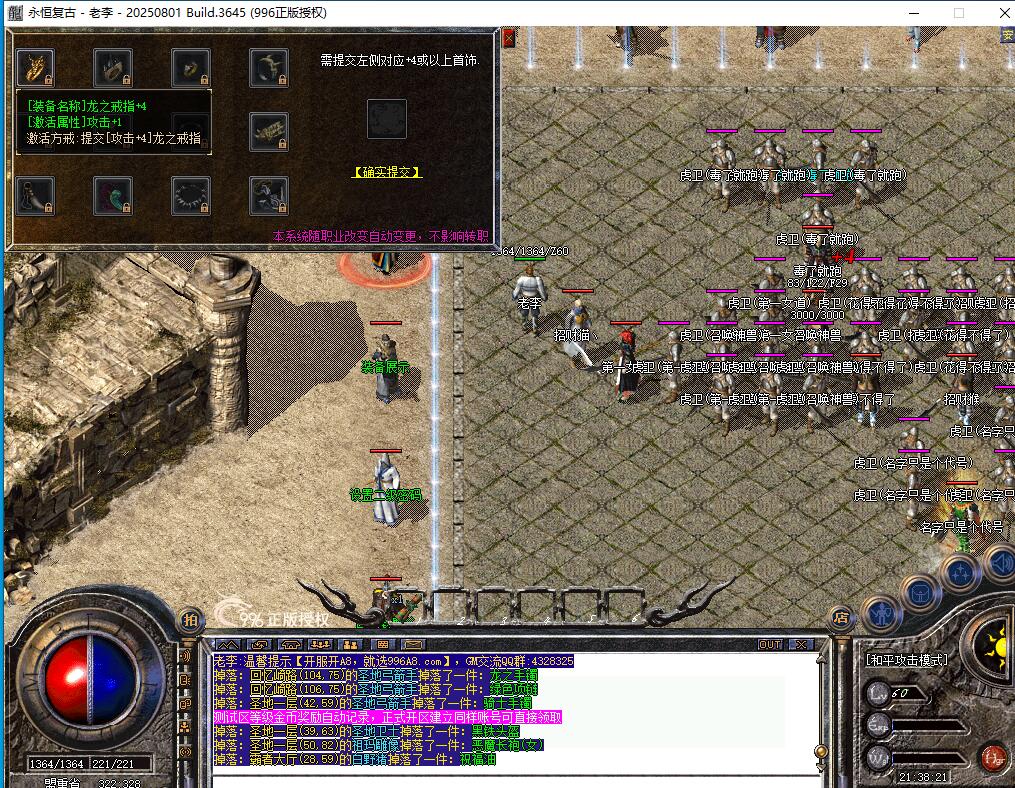The width and height of the screenshot is (1015, 788).
Task: Open the skills panel with stars icon
Action: tap(960, 573)
